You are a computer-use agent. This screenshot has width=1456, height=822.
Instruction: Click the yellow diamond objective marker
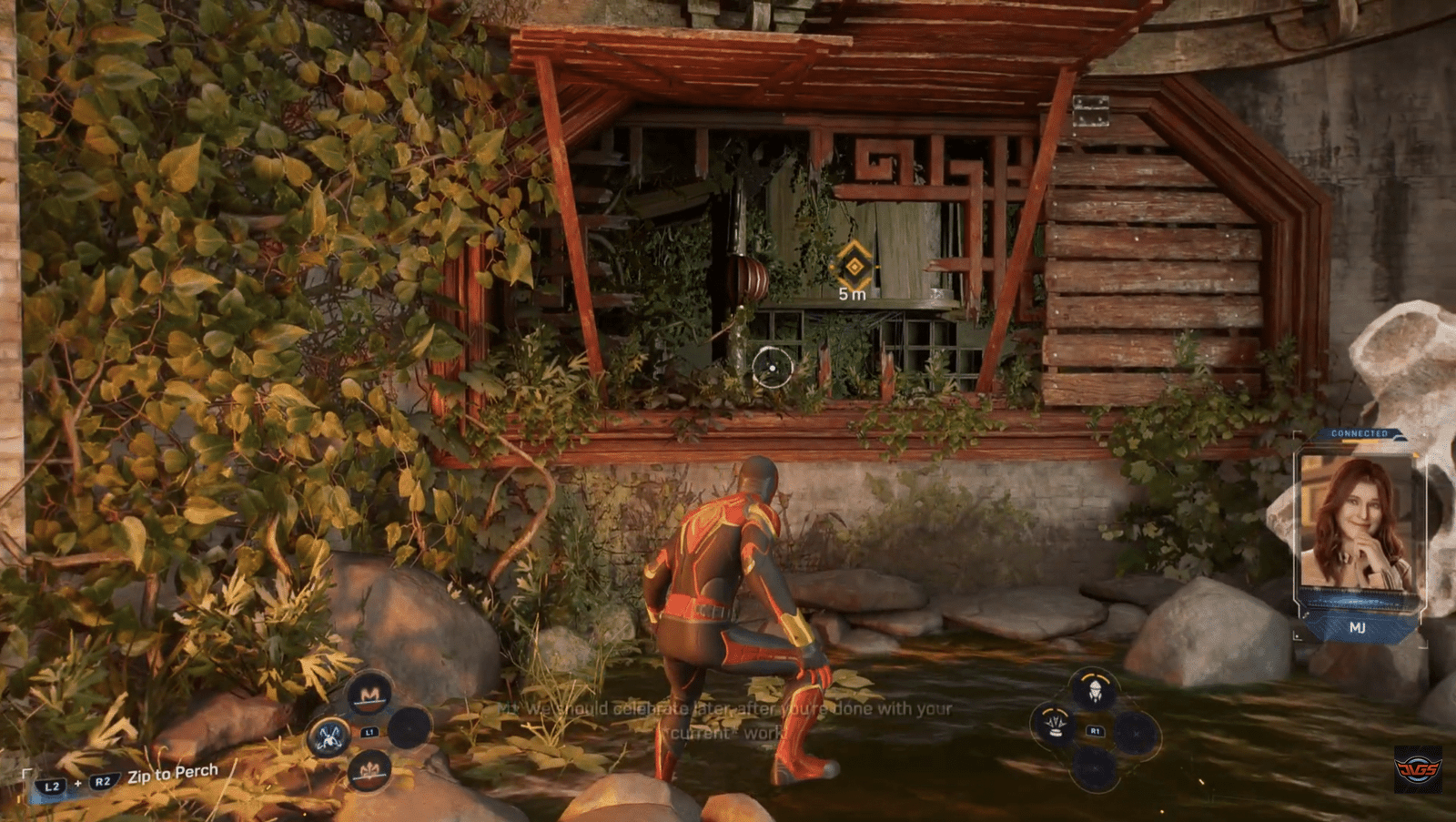[854, 266]
